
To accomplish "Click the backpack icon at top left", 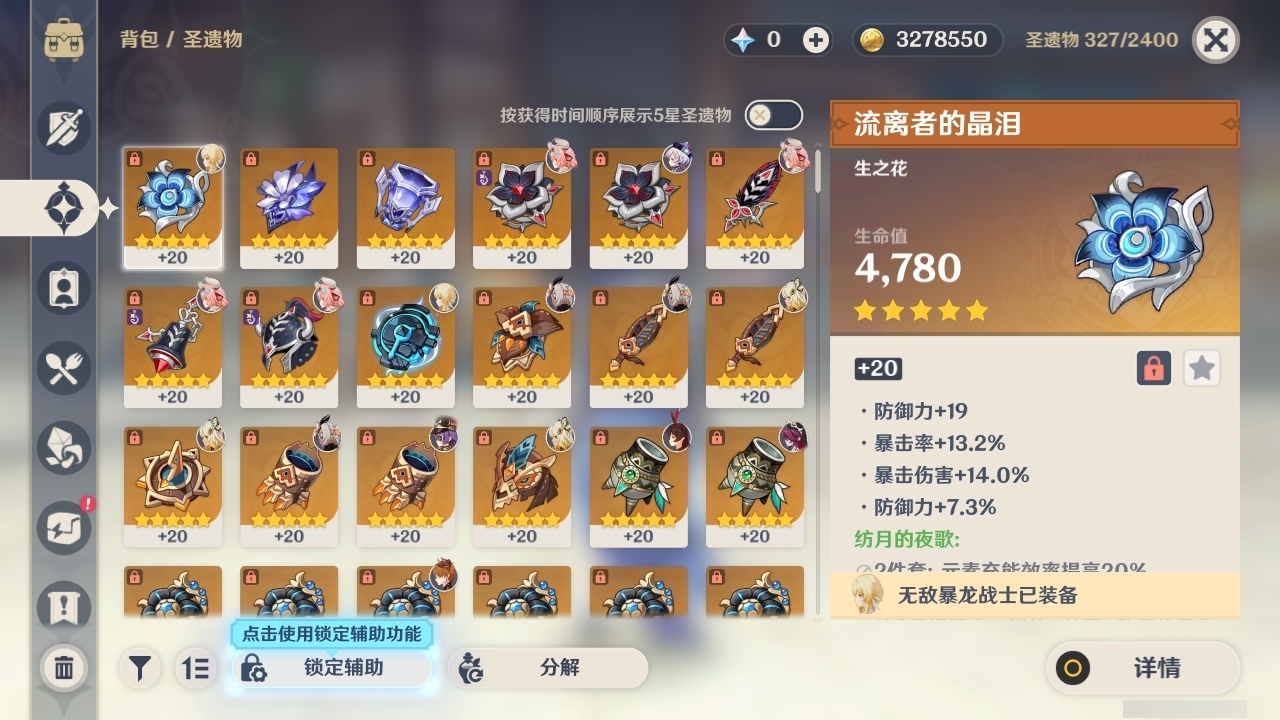I will [63, 40].
